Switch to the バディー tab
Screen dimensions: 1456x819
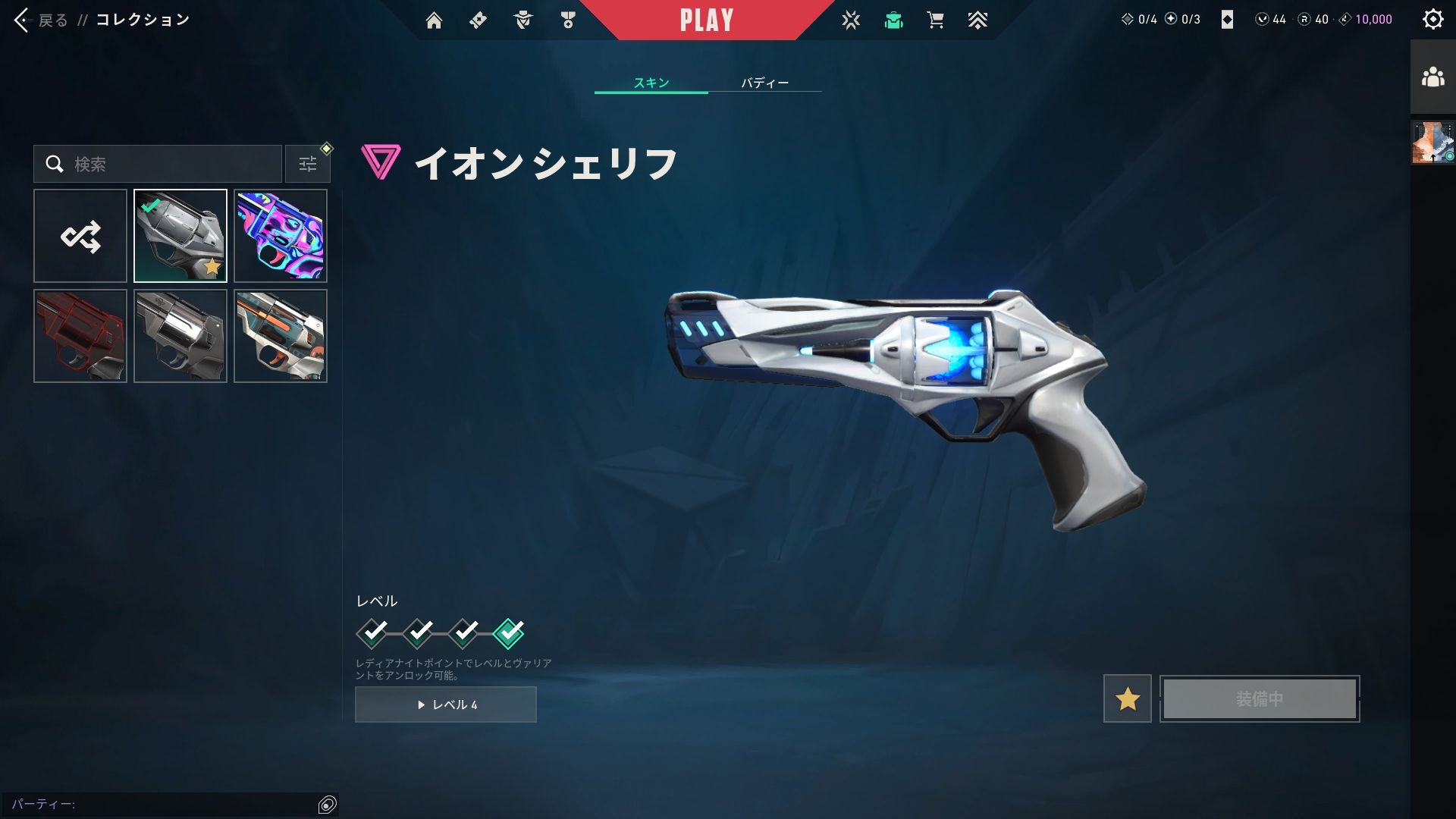pos(764,83)
